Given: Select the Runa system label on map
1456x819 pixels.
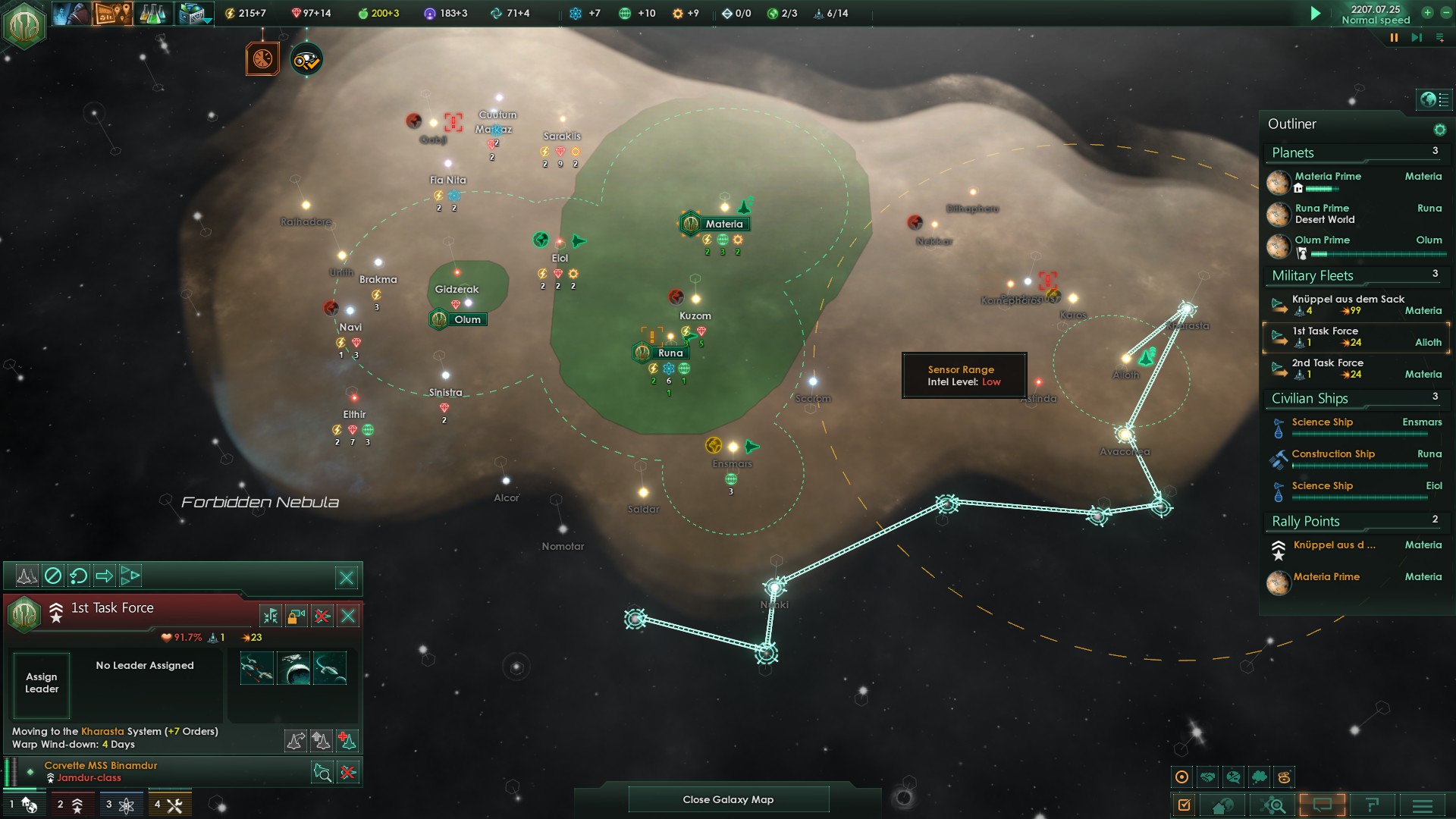Looking at the screenshot, I should (670, 353).
